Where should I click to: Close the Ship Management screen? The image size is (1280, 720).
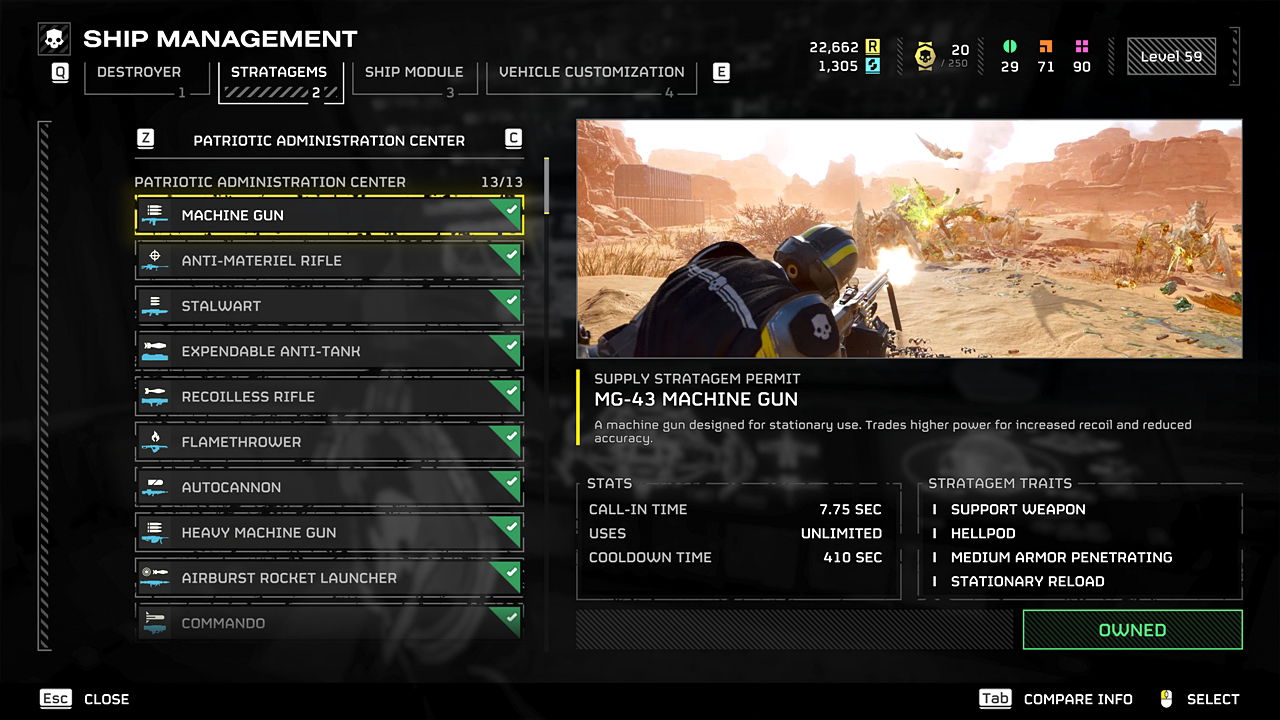(86, 699)
